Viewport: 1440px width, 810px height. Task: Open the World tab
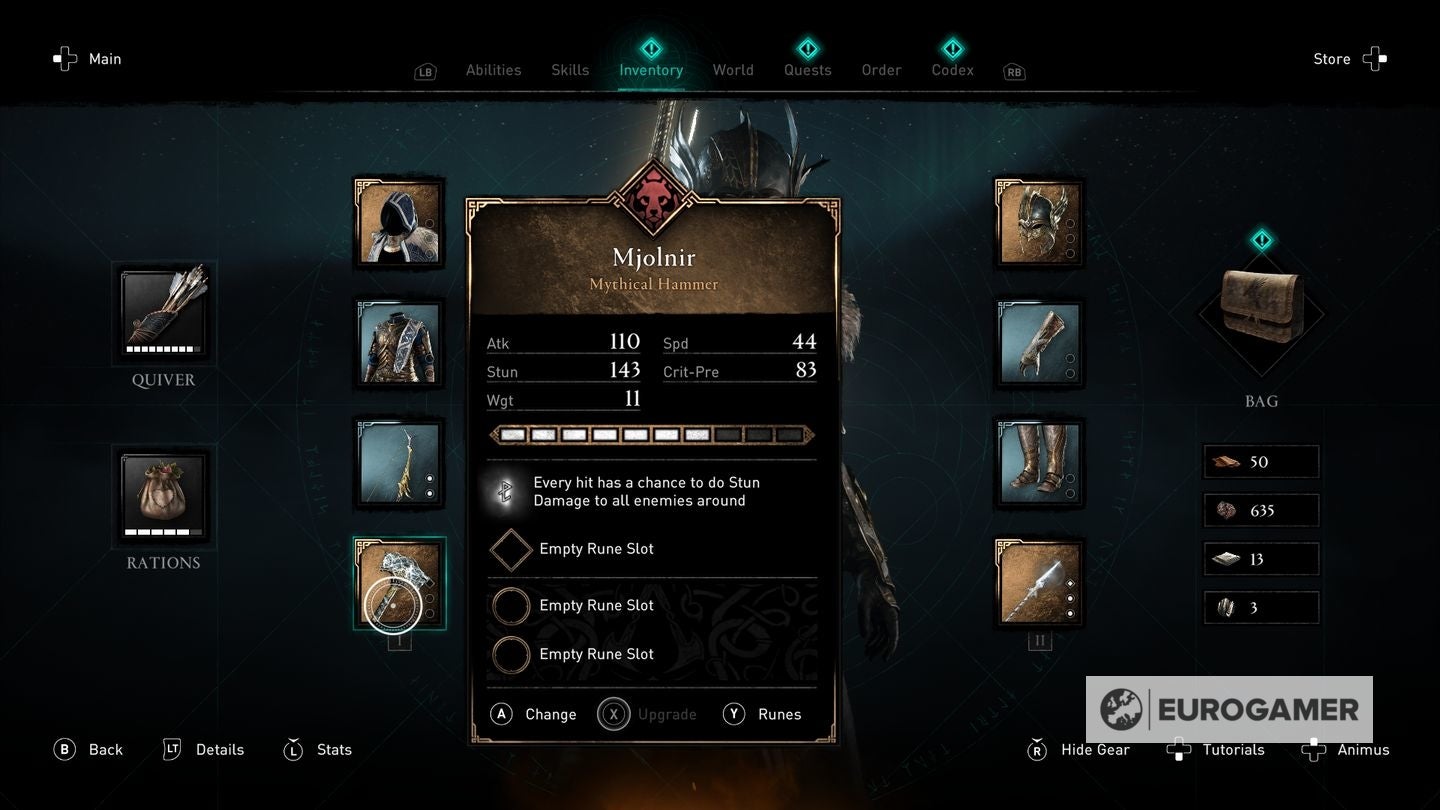(x=733, y=70)
